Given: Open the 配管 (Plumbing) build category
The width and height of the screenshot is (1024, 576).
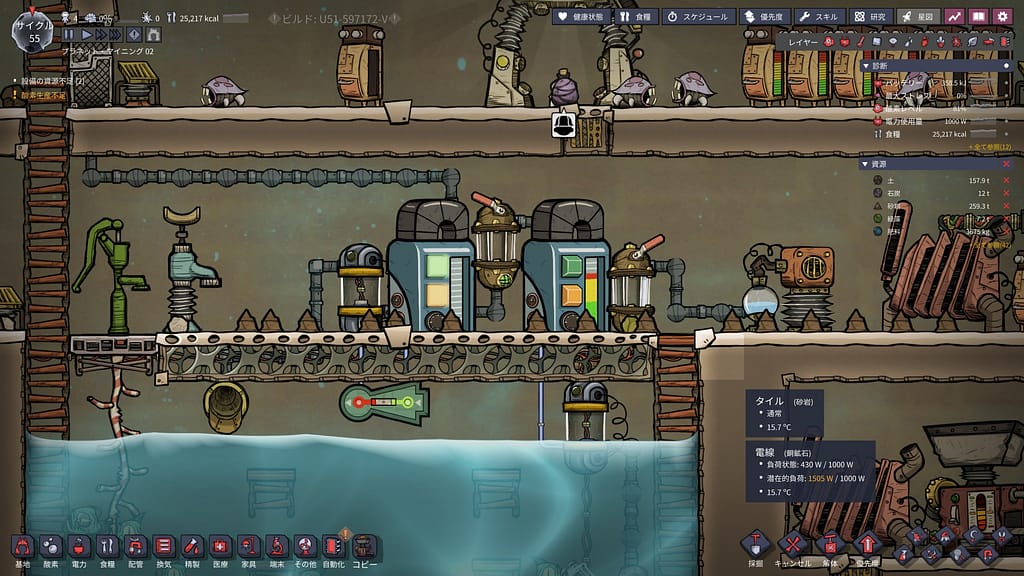Looking at the screenshot, I should (135, 547).
